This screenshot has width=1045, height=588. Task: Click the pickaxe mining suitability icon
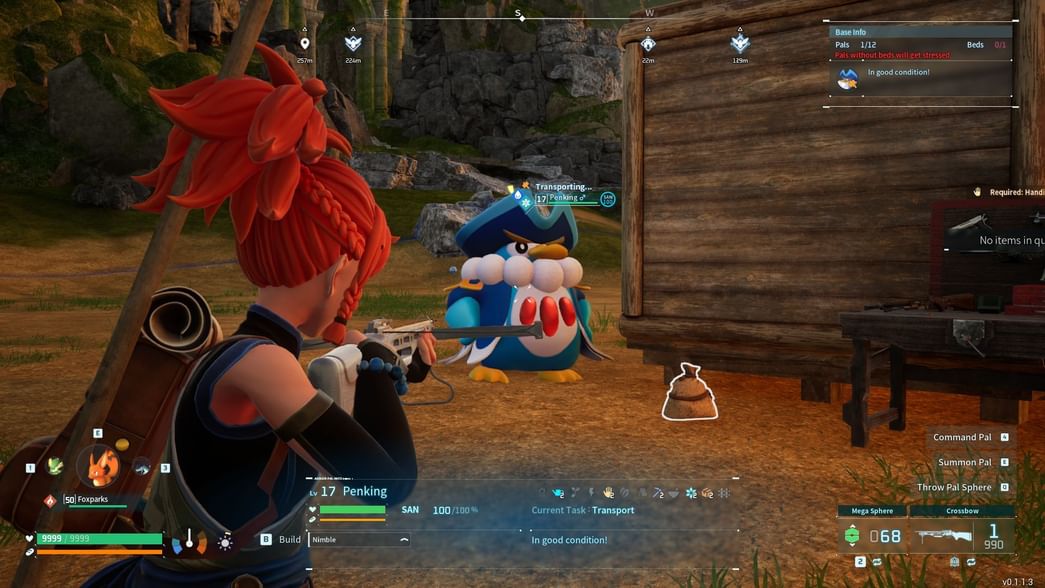(657, 493)
